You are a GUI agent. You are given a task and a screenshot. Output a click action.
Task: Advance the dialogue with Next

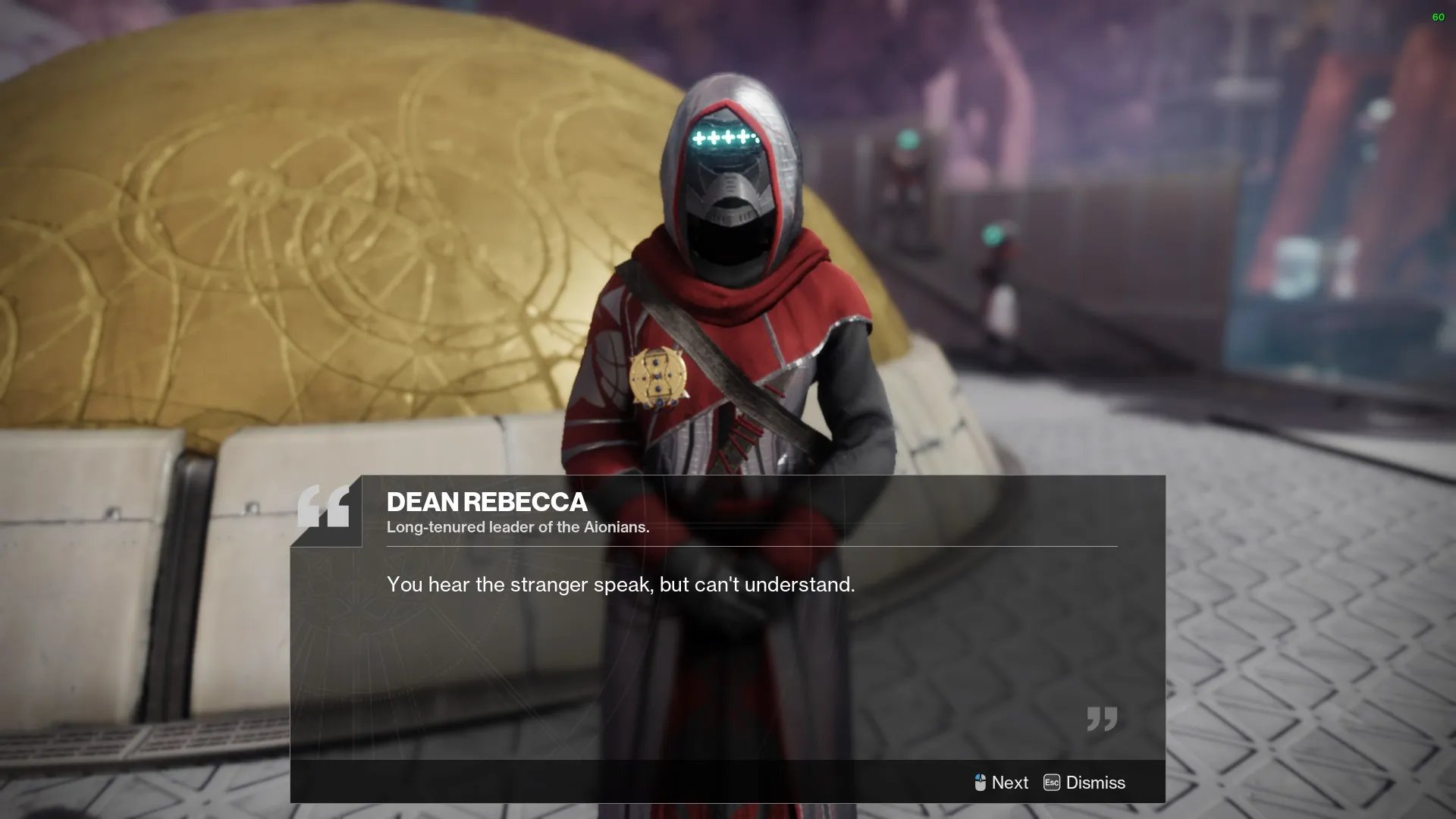(1001, 783)
